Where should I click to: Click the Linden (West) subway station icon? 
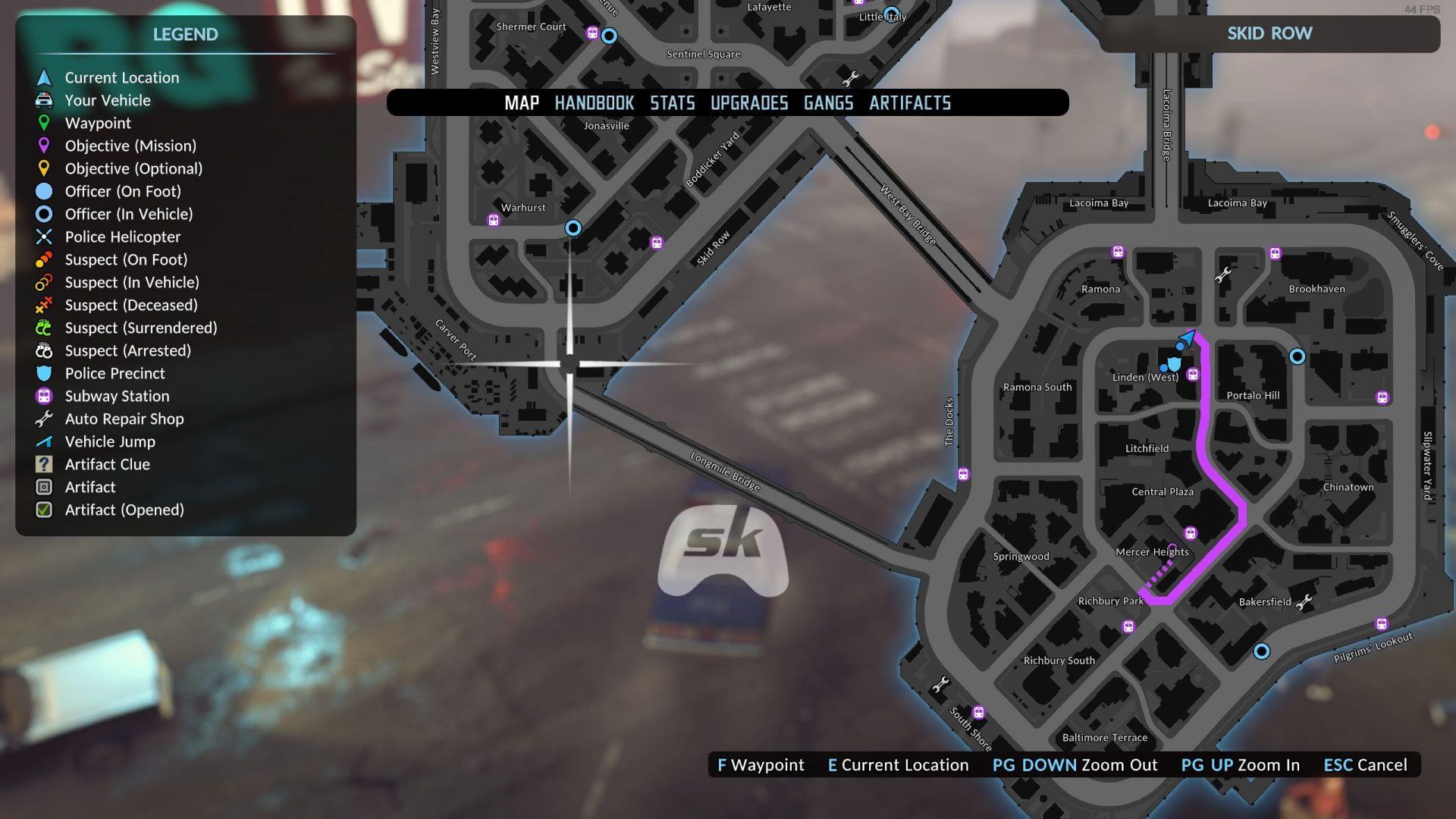[1193, 375]
